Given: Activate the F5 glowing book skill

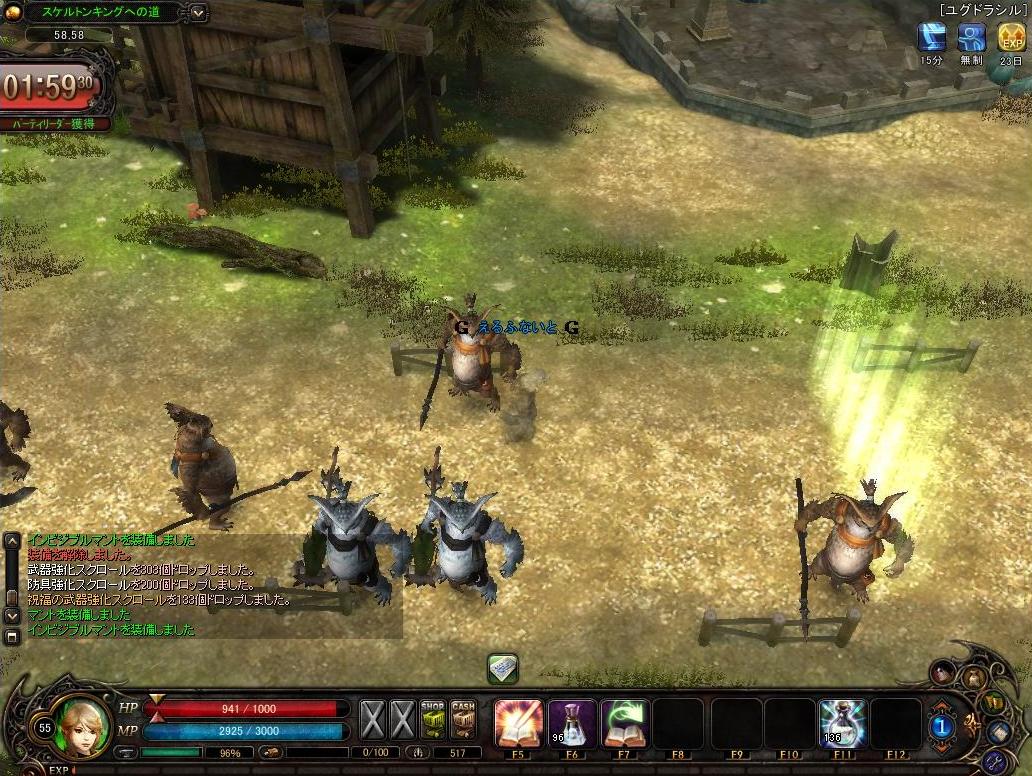Looking at the screenshot, I should 519,722.
